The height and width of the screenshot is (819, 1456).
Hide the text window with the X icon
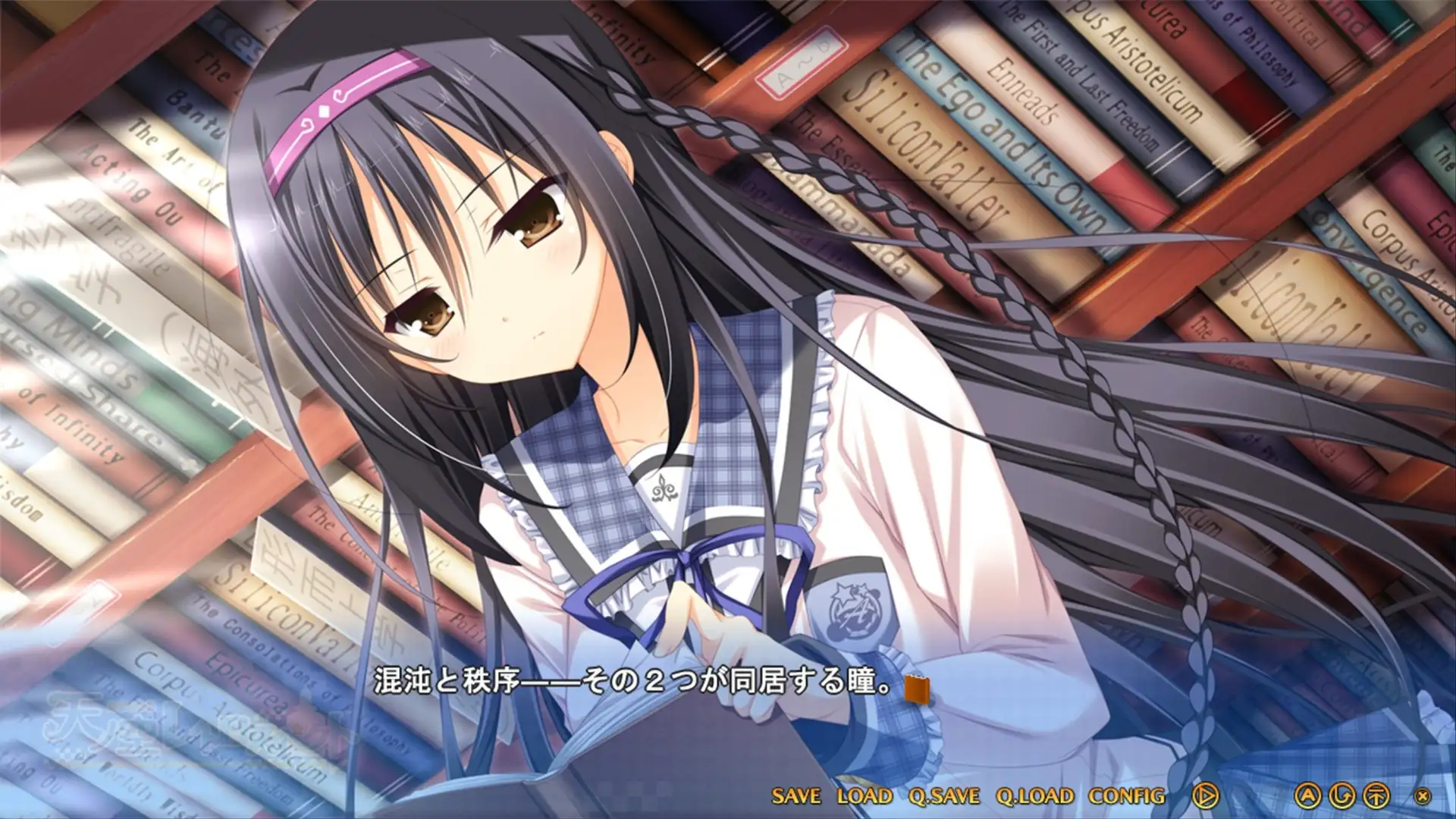1423,797
